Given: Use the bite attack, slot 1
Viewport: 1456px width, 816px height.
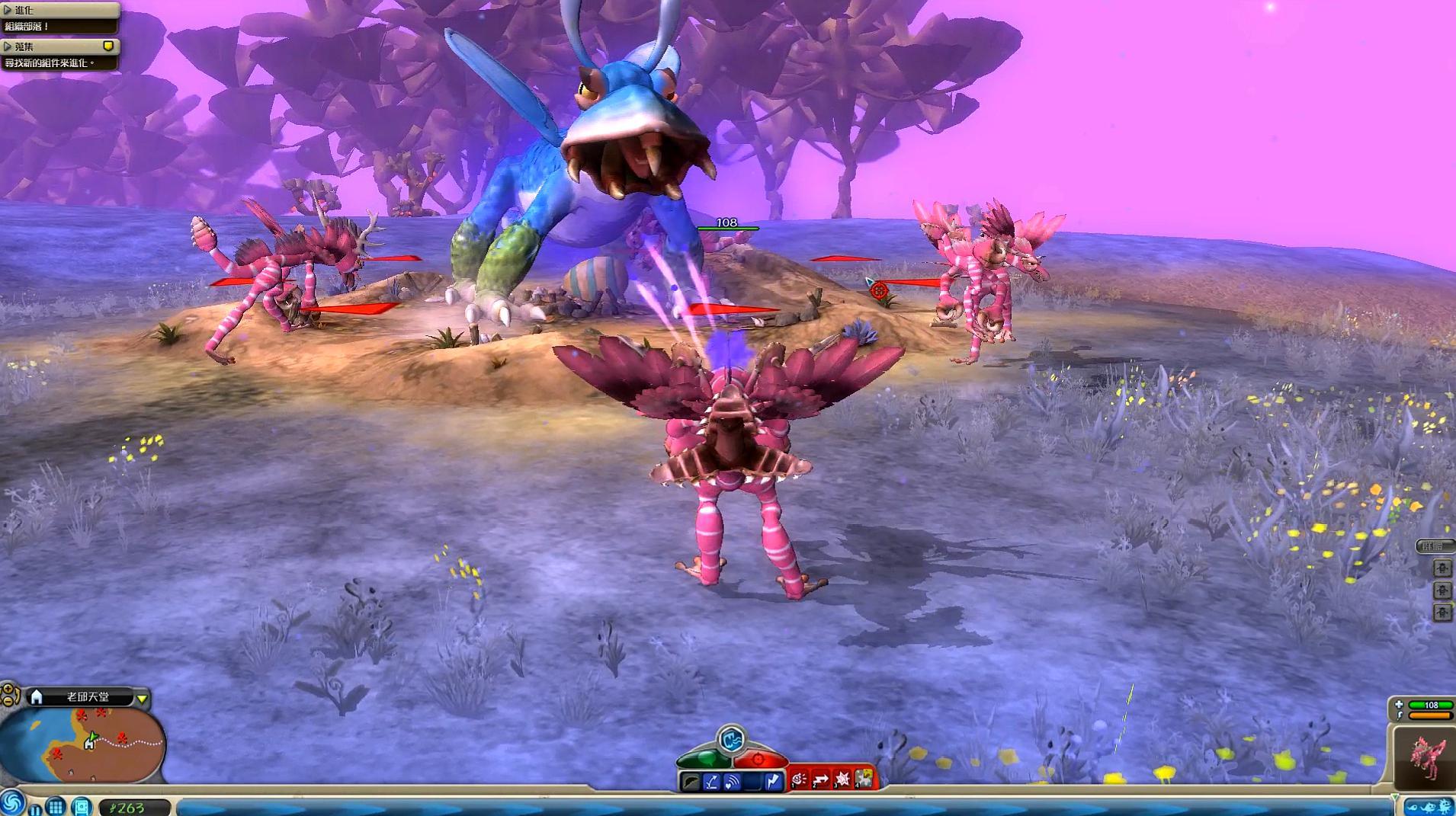Looking at the screenshot, I should point(800,779).
